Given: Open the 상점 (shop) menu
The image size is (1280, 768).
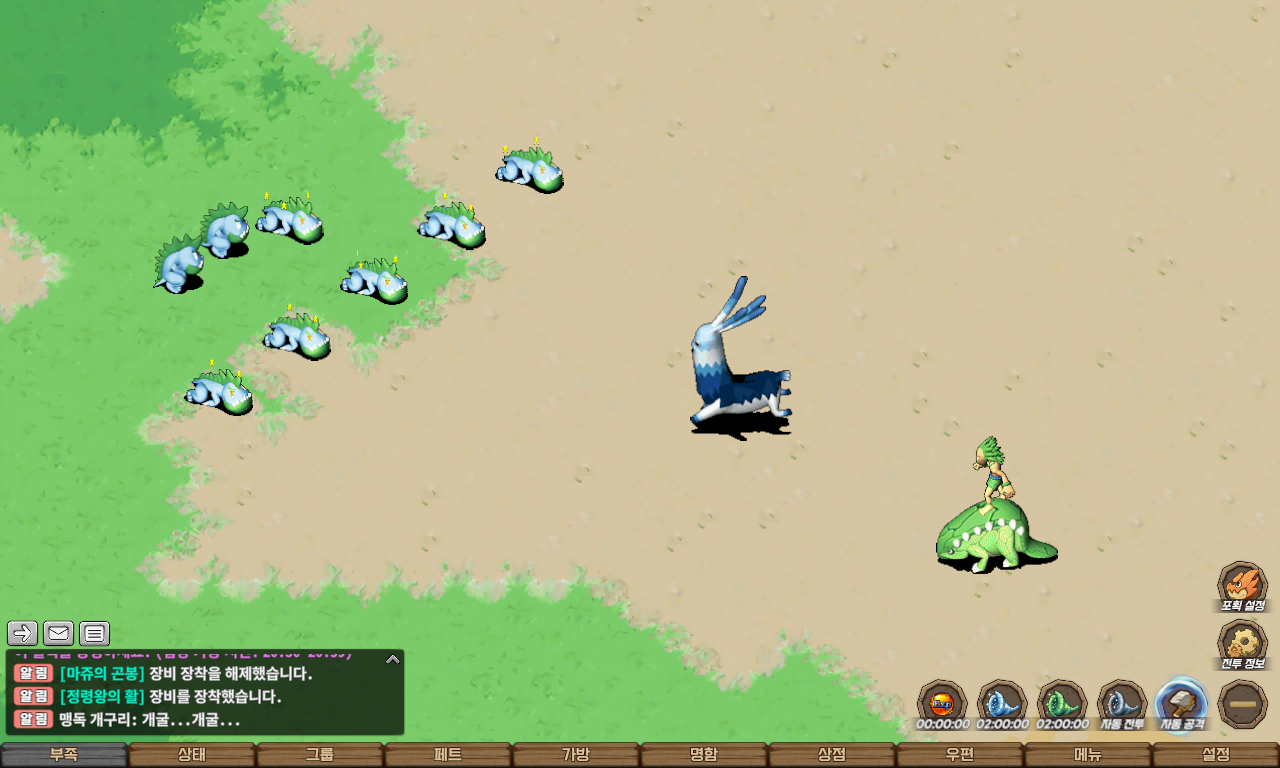Looking at the screenshot, I should 832,755.
